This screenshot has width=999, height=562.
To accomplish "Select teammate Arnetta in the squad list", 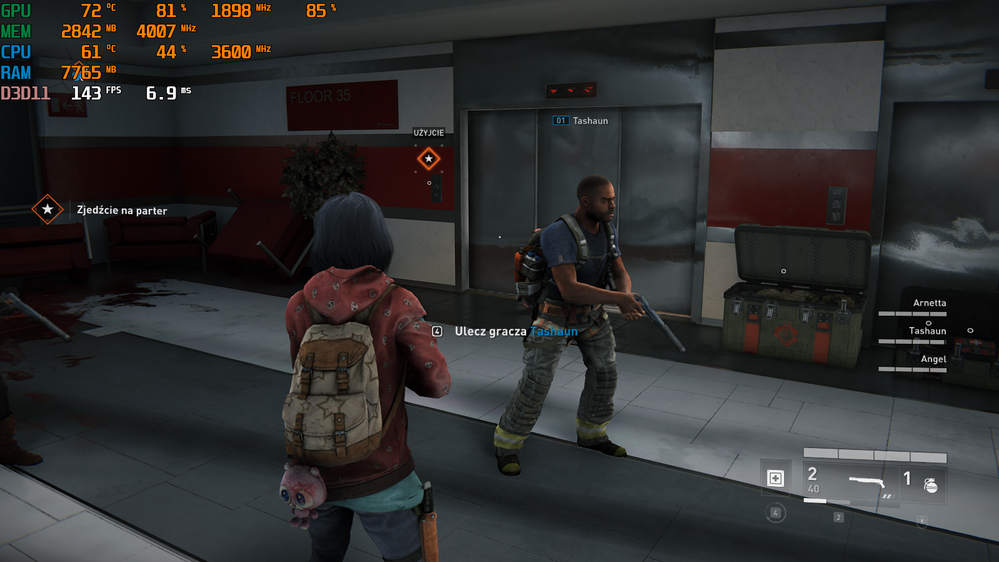I will point(928,303).
